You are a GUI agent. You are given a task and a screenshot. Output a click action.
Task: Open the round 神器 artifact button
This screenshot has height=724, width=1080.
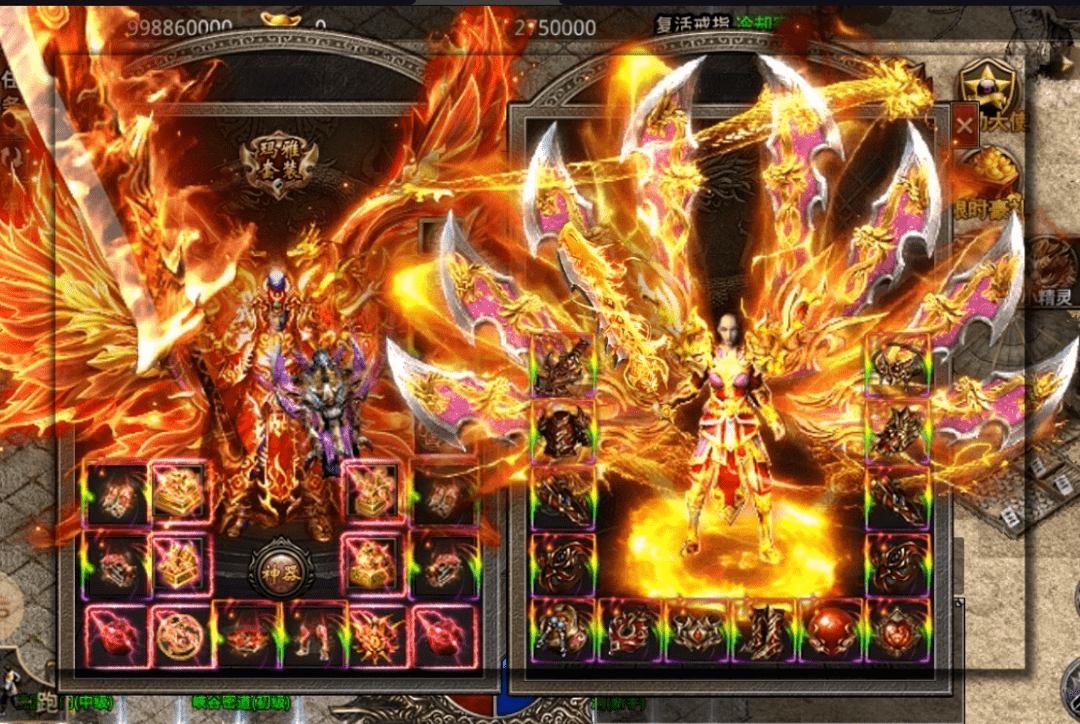pyautogui.click(x=281, y=570)
